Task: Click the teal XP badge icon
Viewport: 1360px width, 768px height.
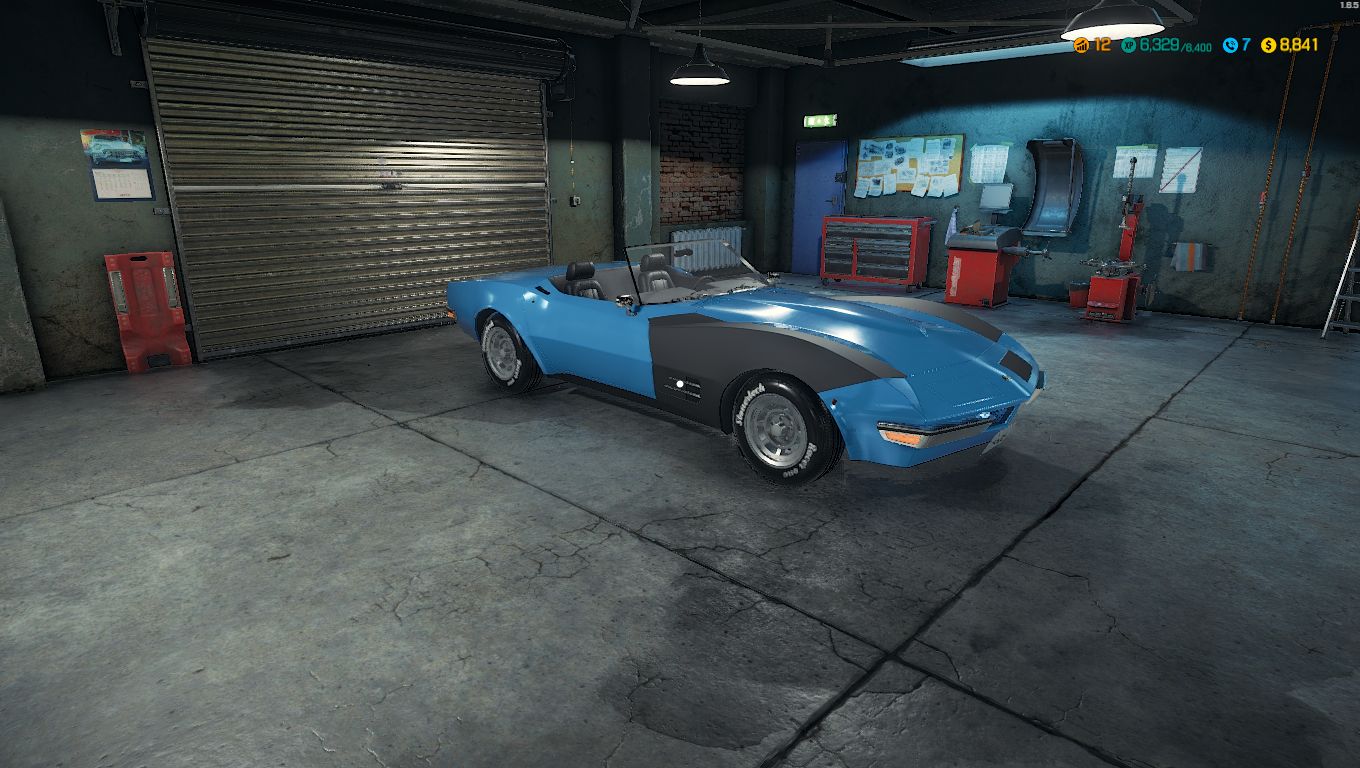Action: coord(1128,44)
